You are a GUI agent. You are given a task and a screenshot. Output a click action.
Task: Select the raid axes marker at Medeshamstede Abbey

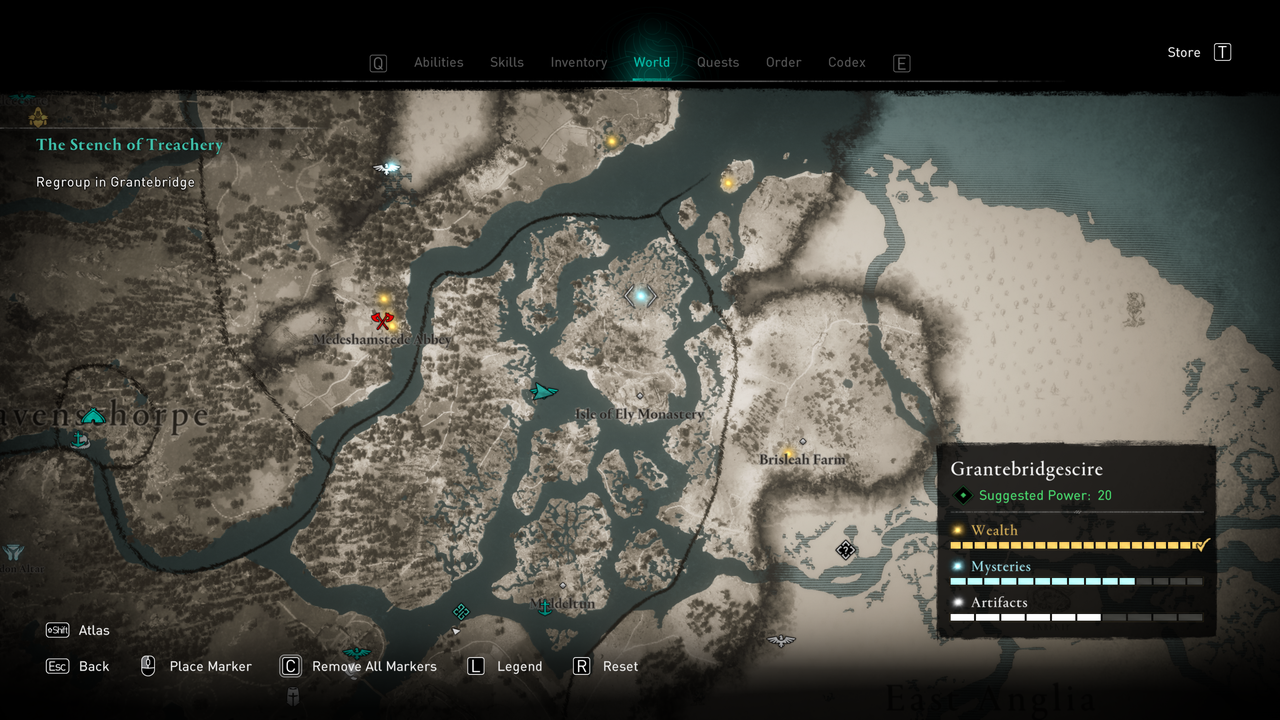[x=381, y=320]
